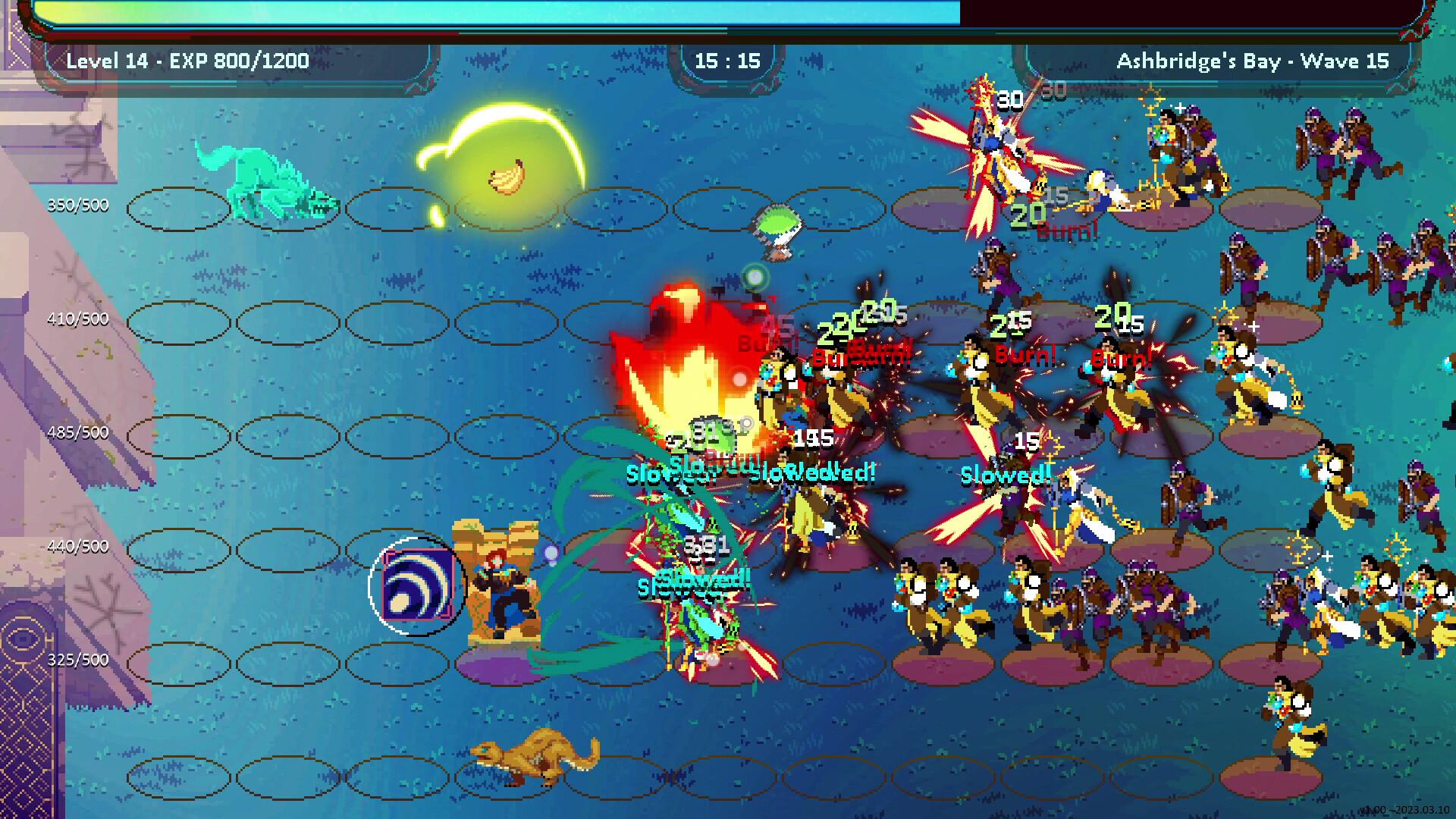Expand the Ashbridge's Bay wave info panel

coord(1251,61)
